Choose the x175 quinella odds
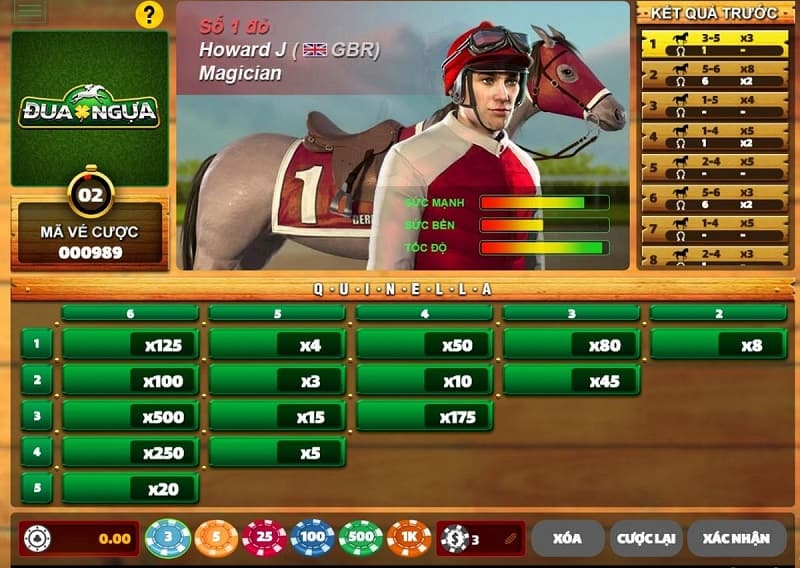The image size is (800, 568). (x=425, y=417)
